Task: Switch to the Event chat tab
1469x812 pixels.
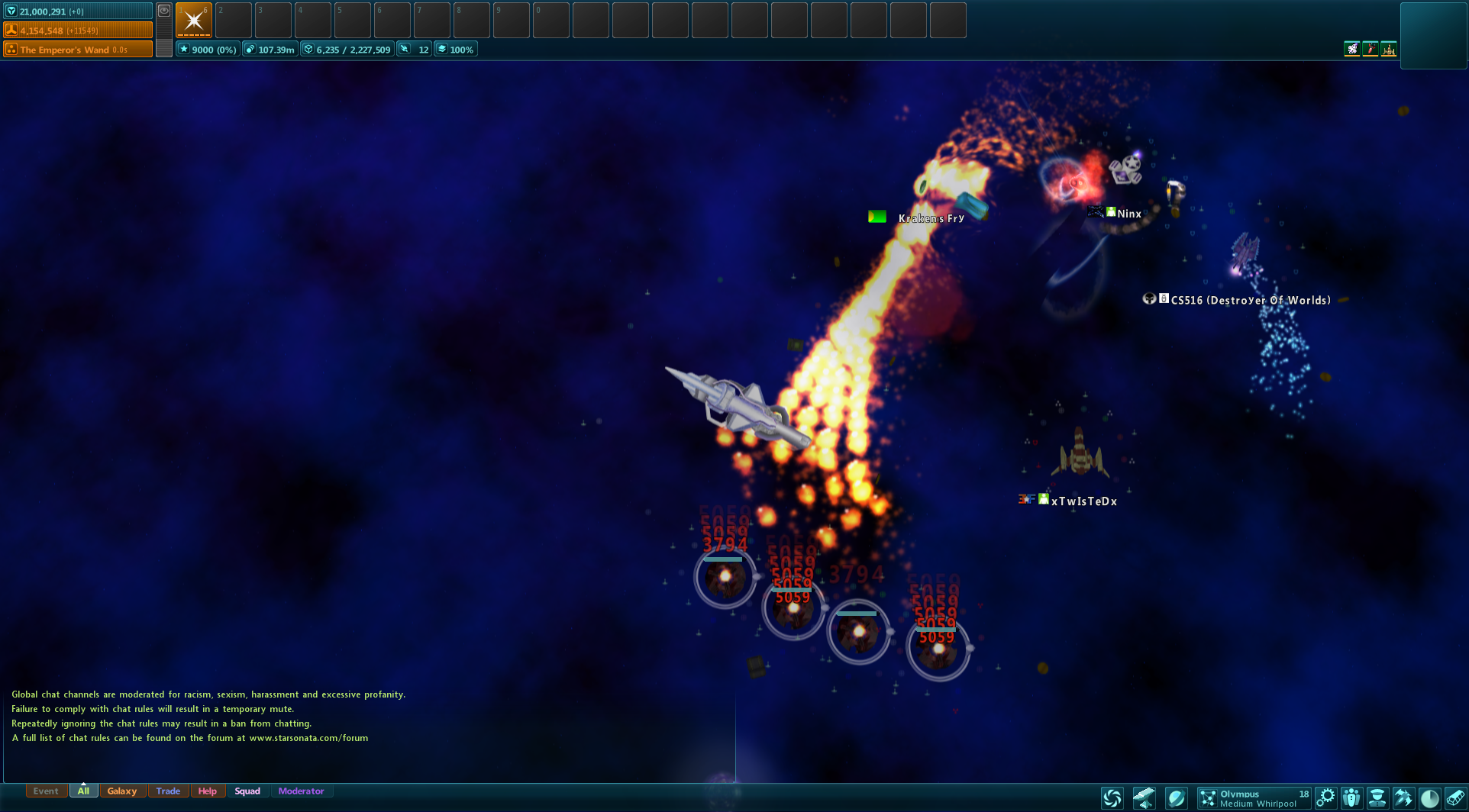Action: tap(46, 791)
